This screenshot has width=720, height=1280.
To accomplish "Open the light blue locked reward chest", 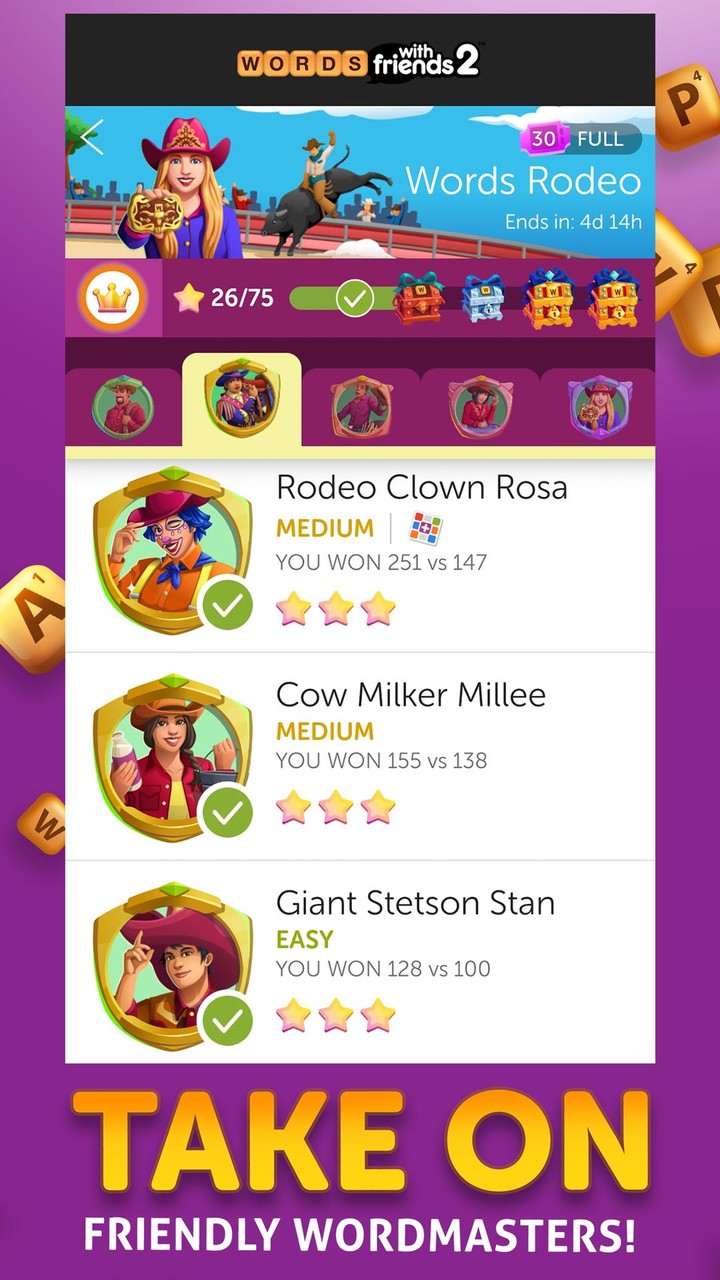I will pyautogui.click(x=482, y=298).
